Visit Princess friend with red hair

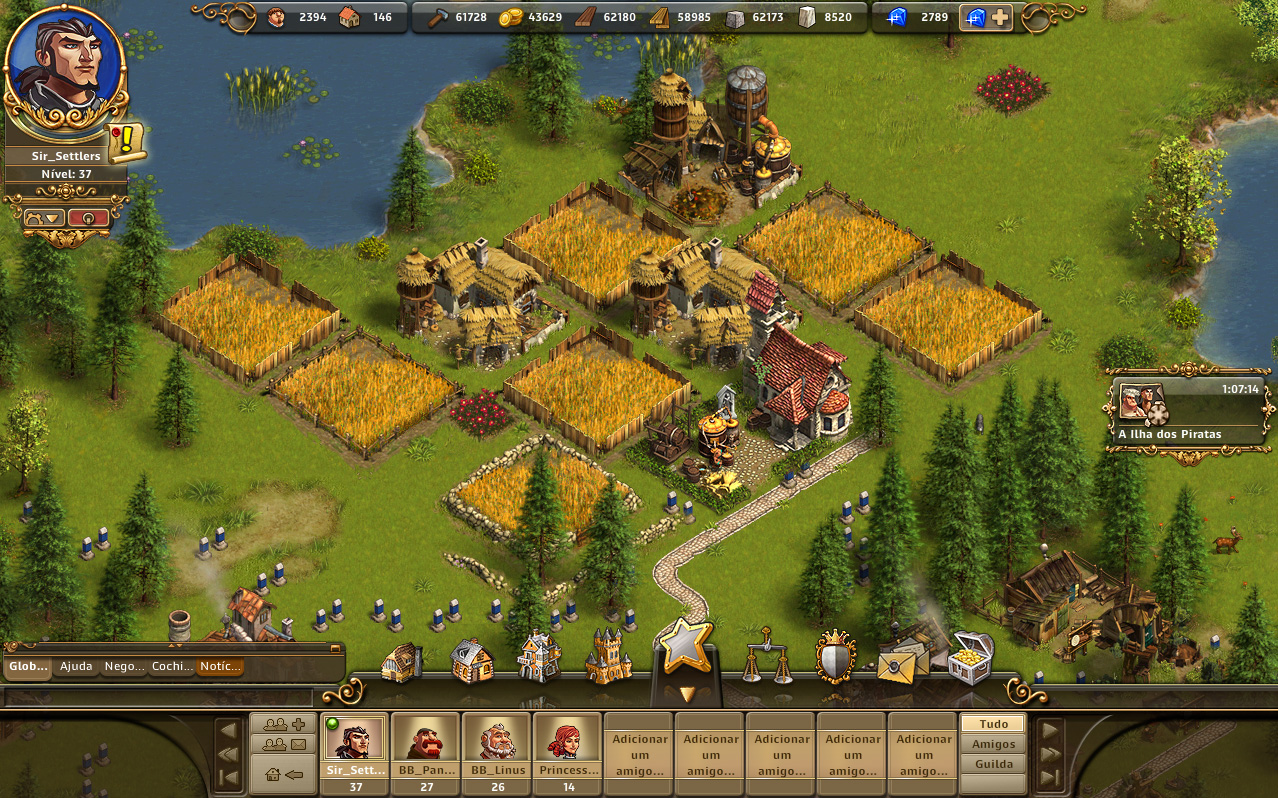567,745
